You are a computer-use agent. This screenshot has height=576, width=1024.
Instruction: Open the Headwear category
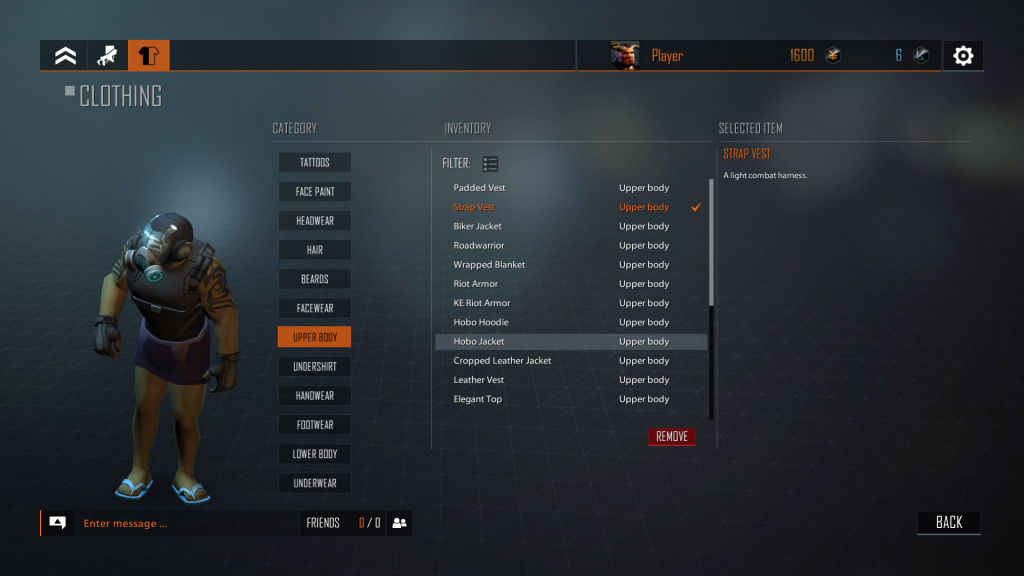coord(314,220)
